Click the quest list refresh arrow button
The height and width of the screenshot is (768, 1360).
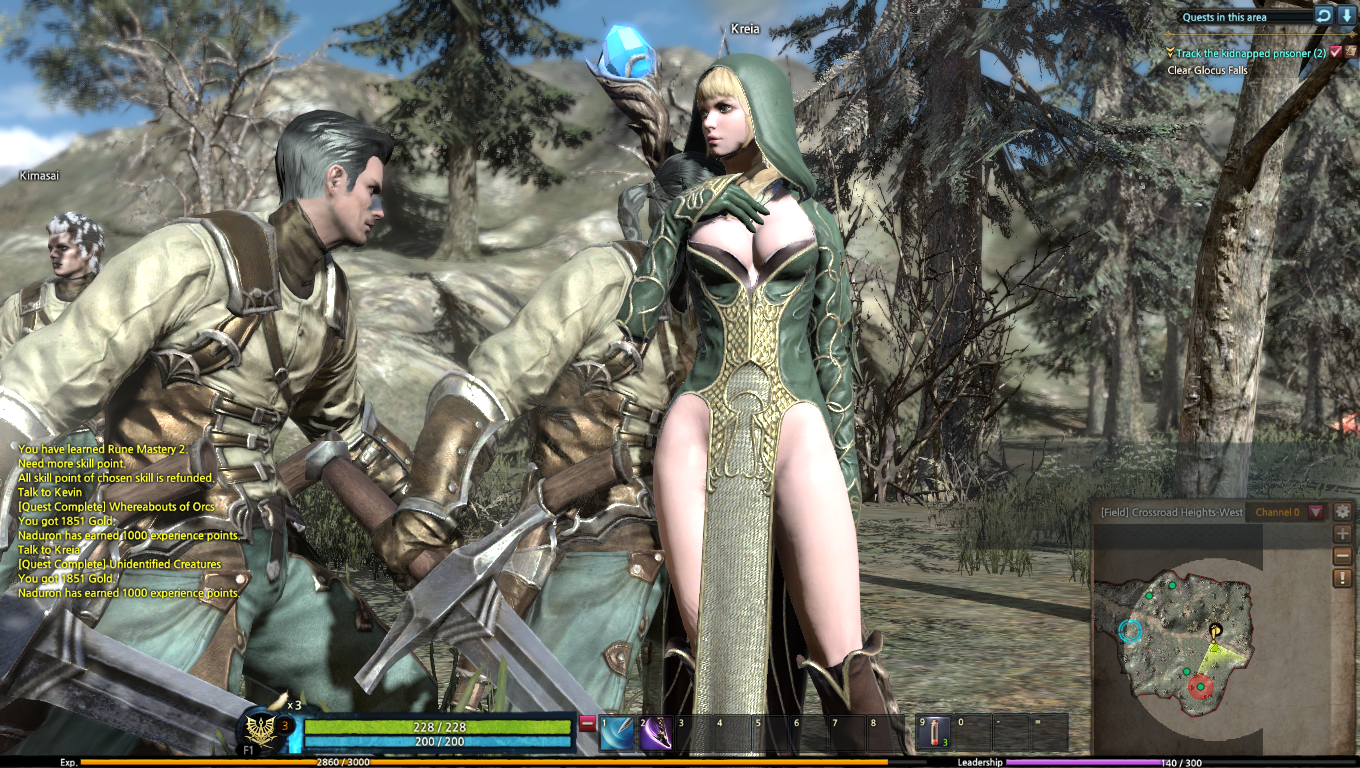click(x=1323, y=16)
